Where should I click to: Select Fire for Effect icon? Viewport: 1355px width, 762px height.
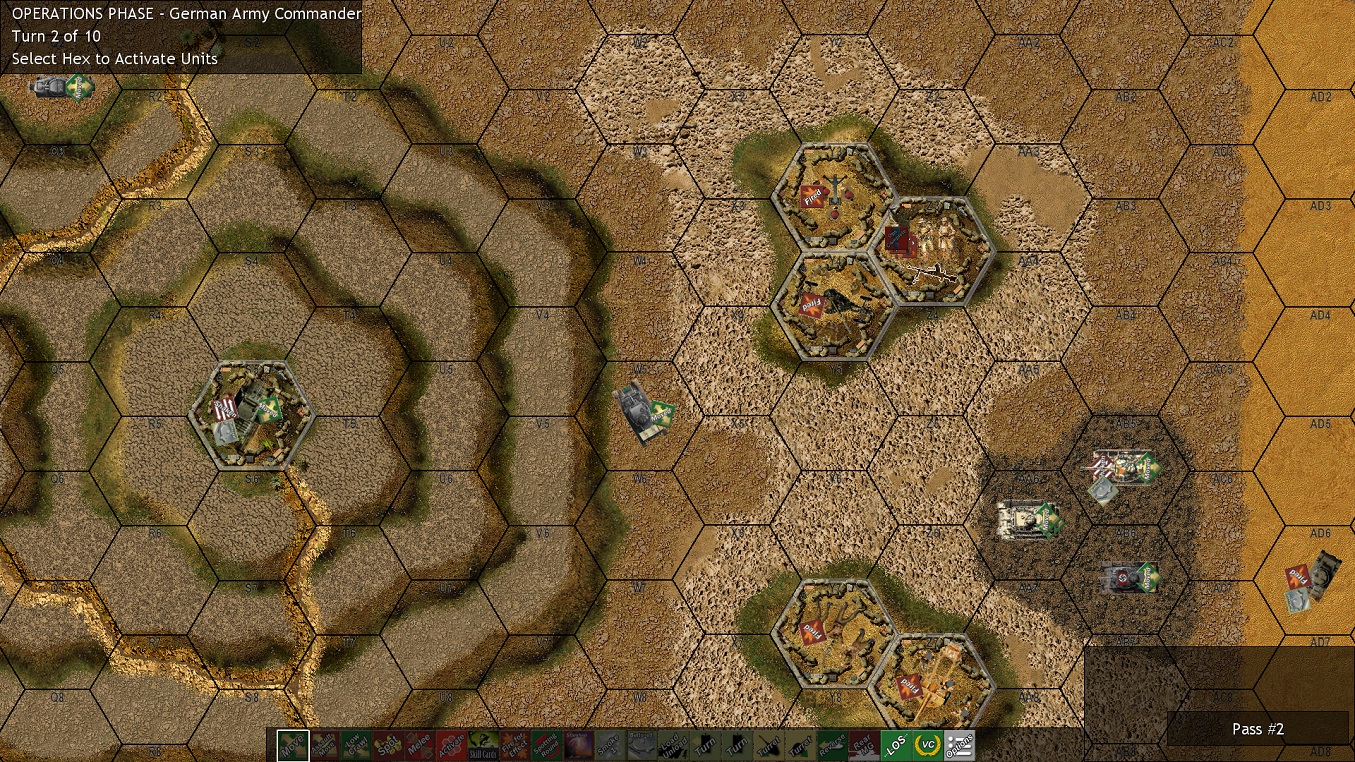tap(516, 745)
